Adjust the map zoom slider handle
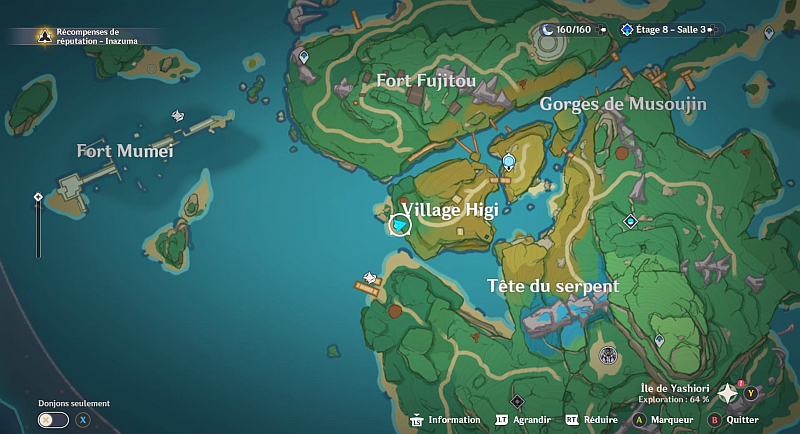 coord(38,197)
